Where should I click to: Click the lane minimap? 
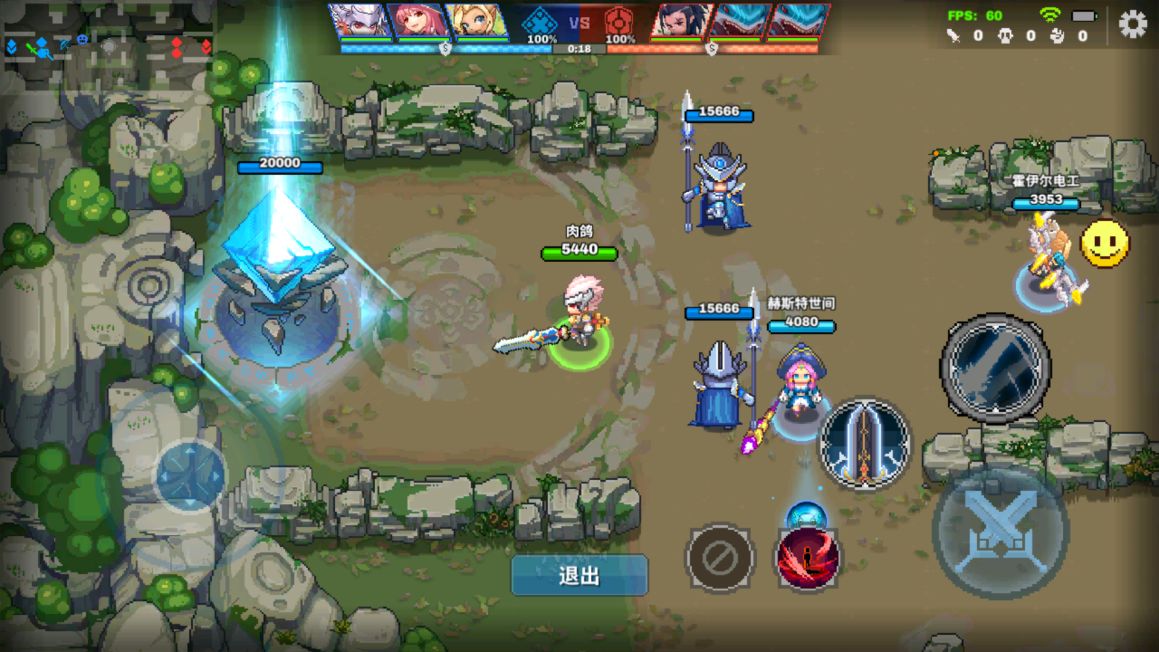tap(108, 46)
